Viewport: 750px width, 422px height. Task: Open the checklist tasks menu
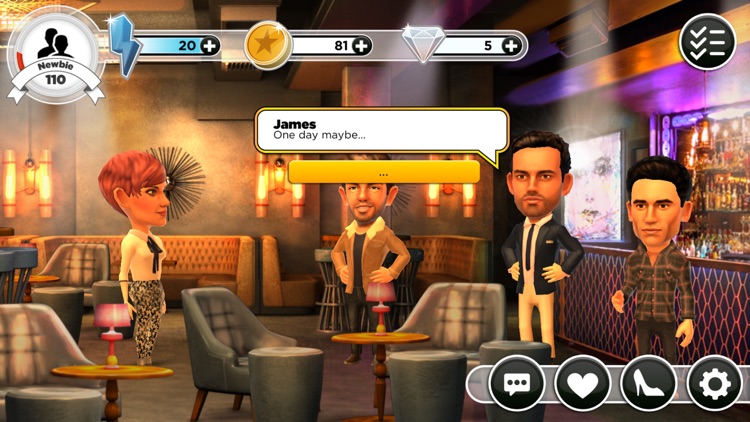point(707,41)
